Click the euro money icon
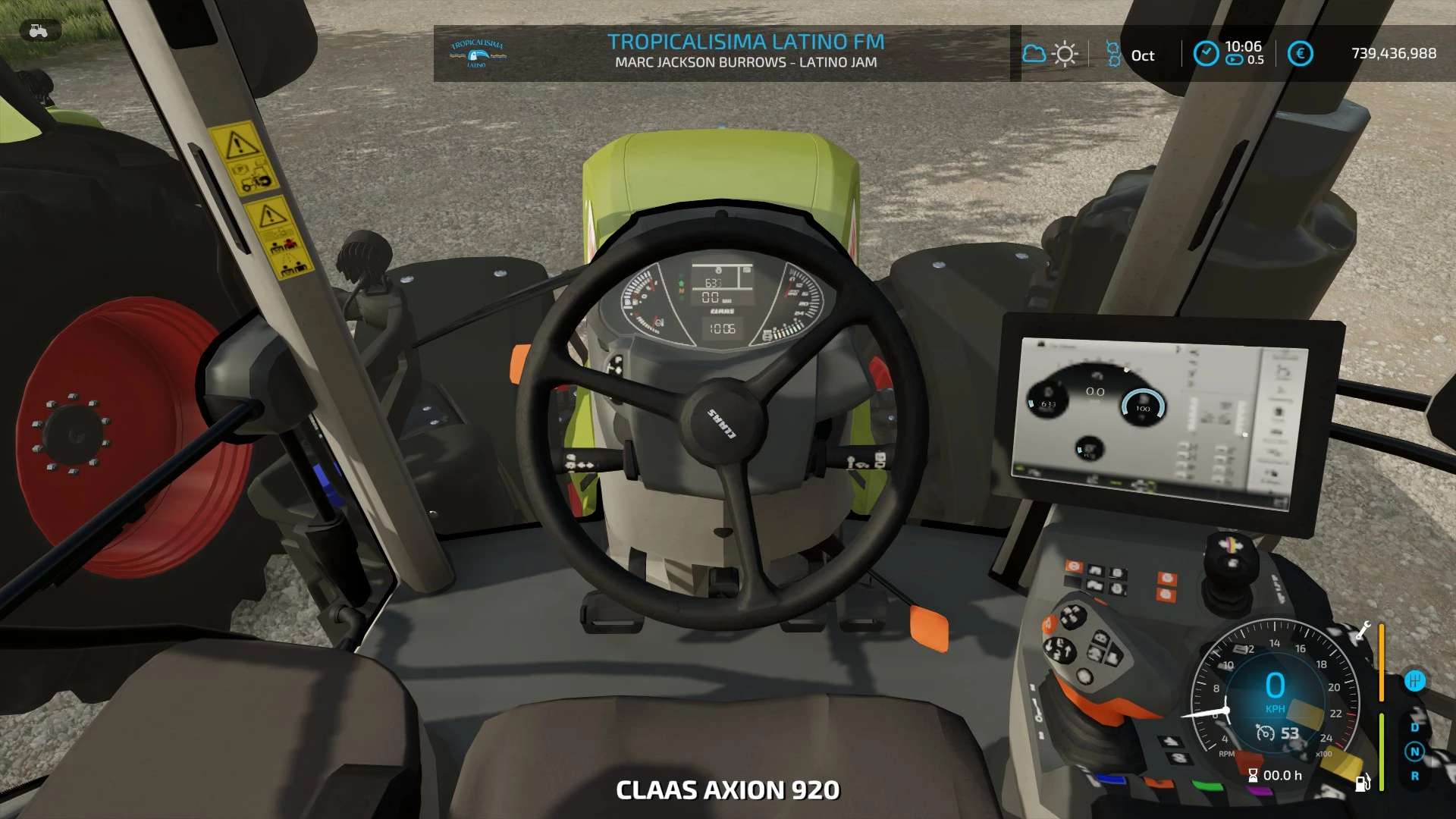 (1300, 53)
